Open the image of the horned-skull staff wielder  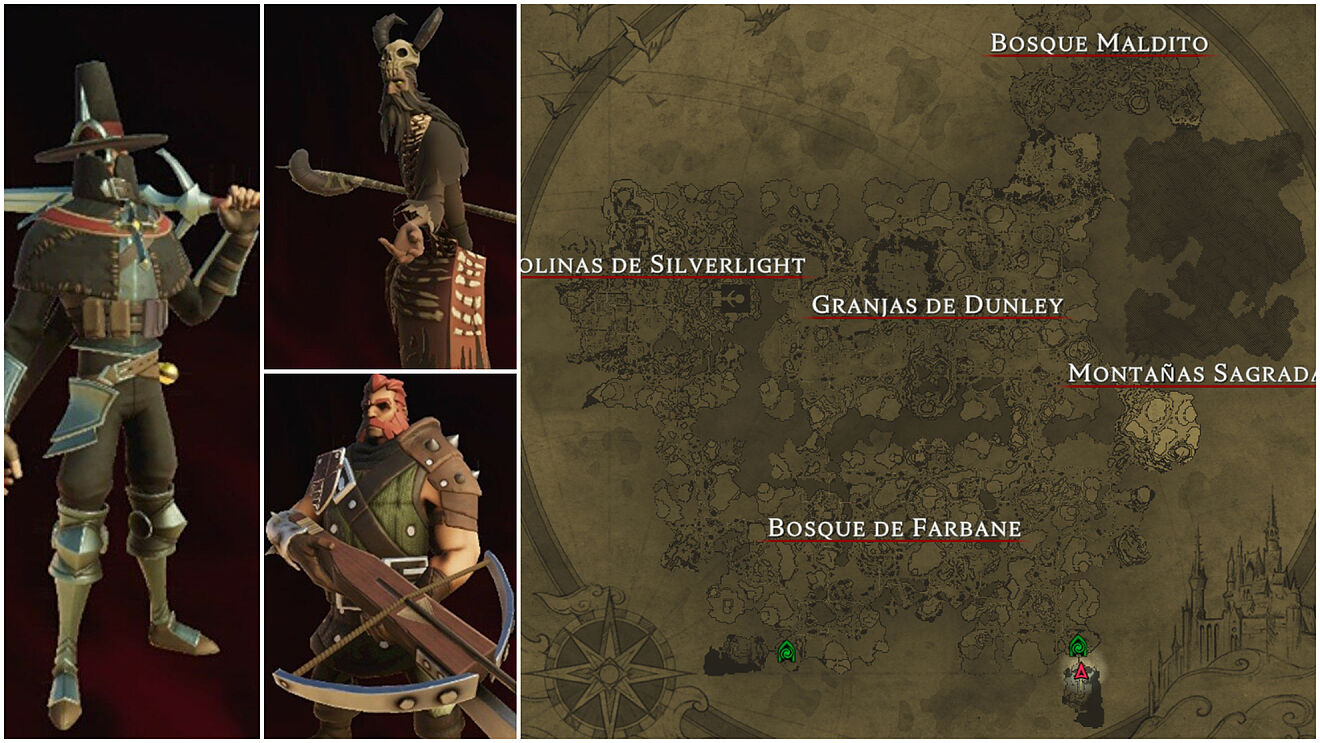[390, 187]
